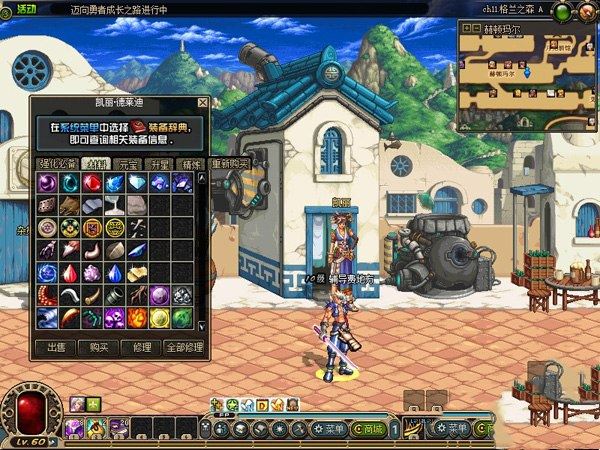Click the 出售 sell button

tap(57, 347)
